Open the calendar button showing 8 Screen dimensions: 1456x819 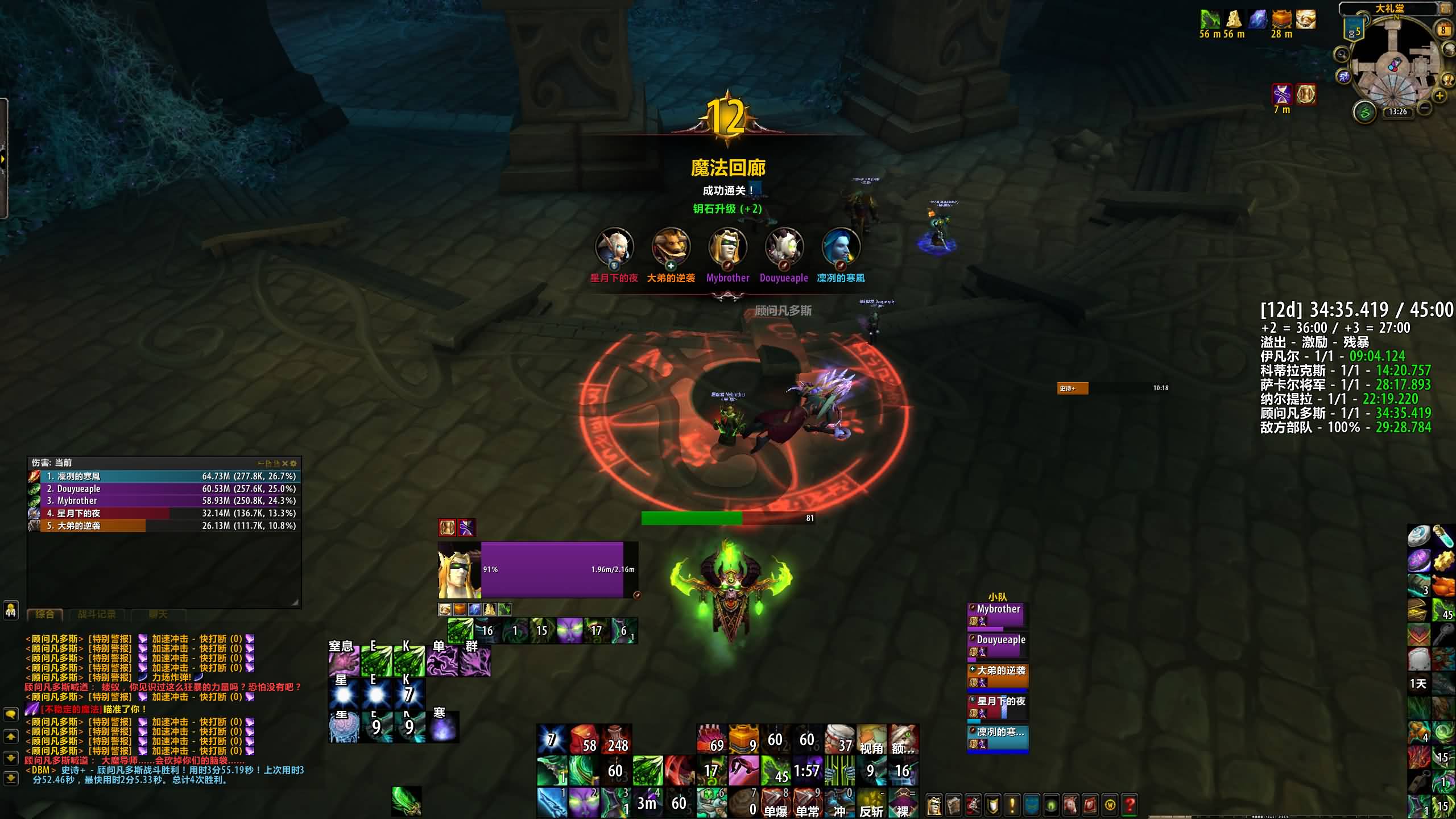pos(1443,30)
